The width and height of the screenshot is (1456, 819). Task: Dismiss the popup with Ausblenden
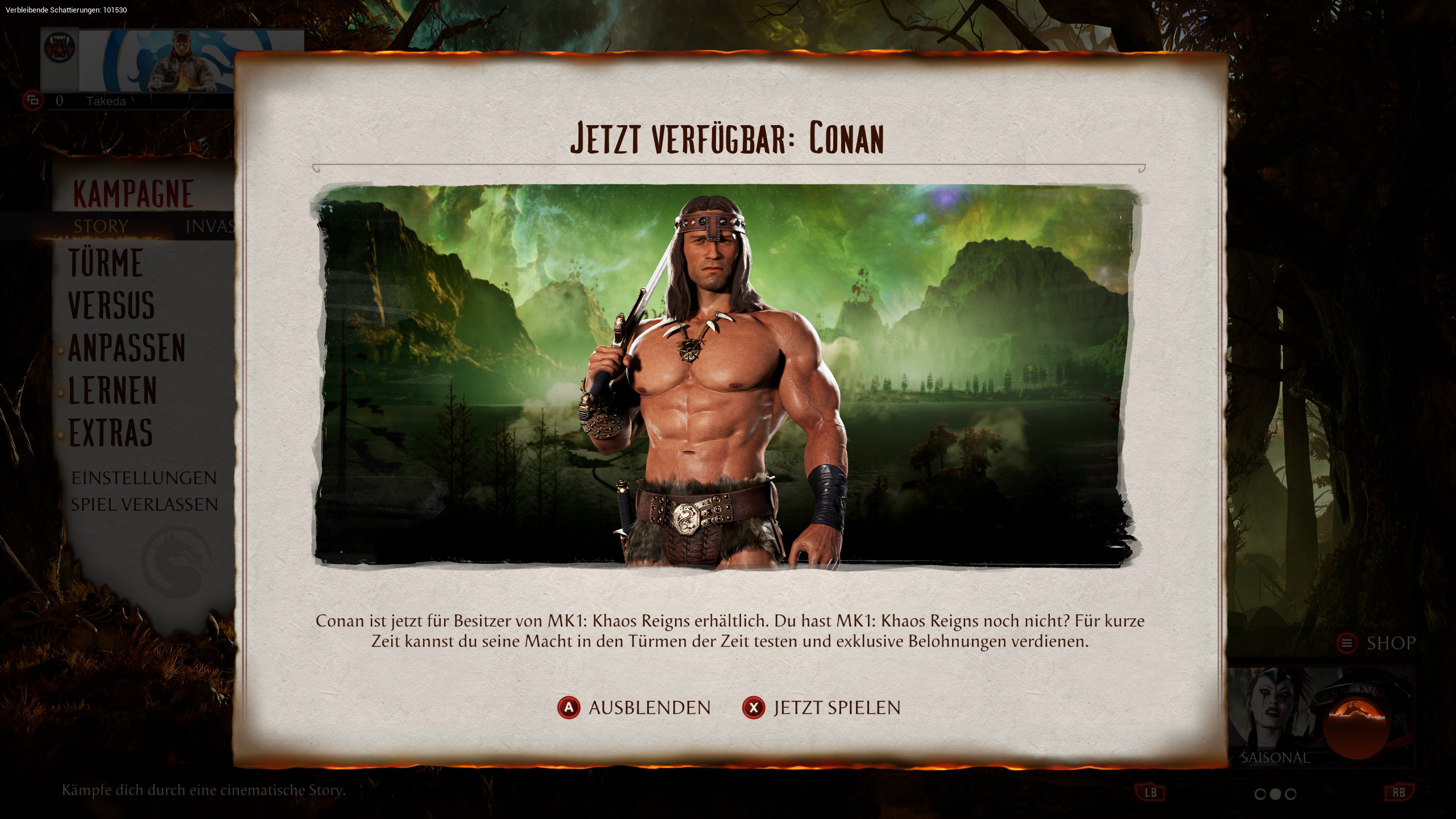(x=635, y=708)
